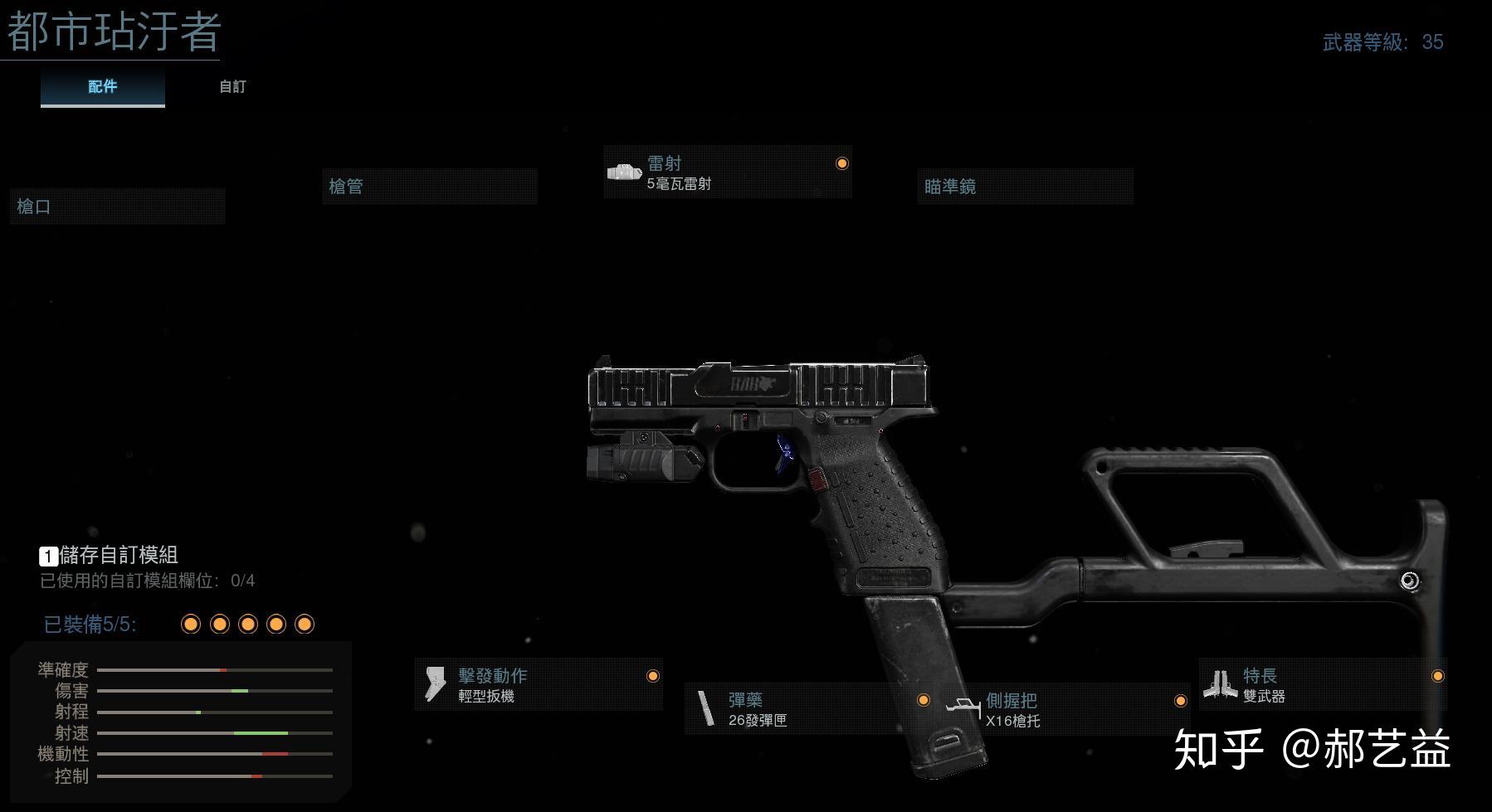Toggle the first equipped dot under 已裝備5/5
This screenshot has height=812, width=1492.
coord(190,623)
